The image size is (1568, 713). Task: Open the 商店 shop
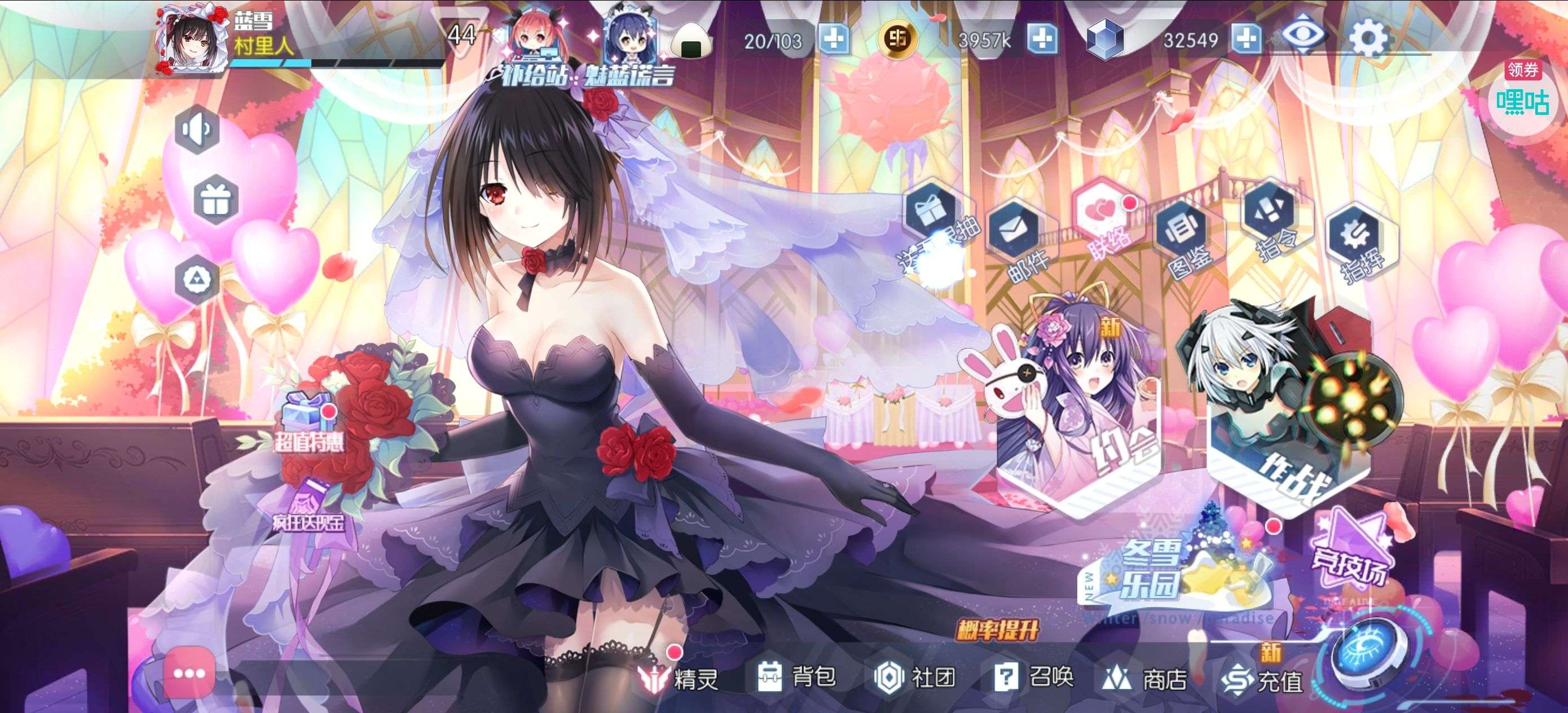point(1145,678)
